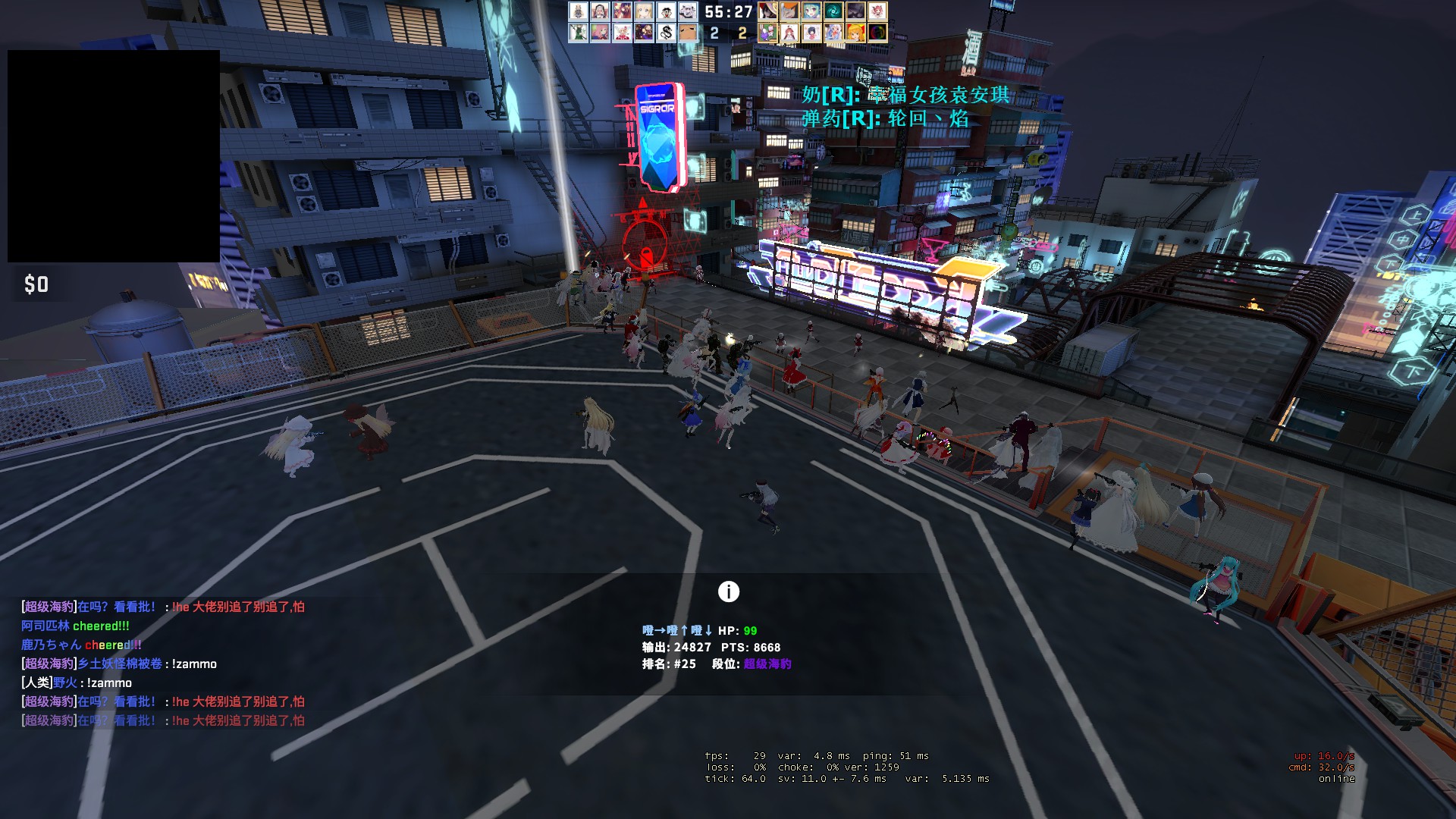
Task: Choose the rainbow ring avatar on black
Action: coord(877,33)
